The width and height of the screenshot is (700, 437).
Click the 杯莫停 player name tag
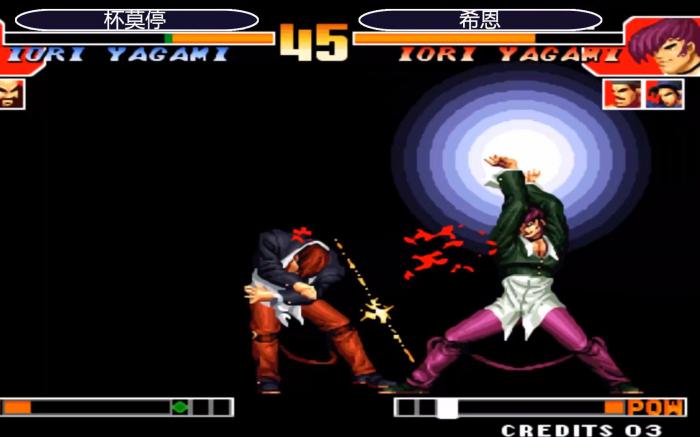(x=137, y=20)
